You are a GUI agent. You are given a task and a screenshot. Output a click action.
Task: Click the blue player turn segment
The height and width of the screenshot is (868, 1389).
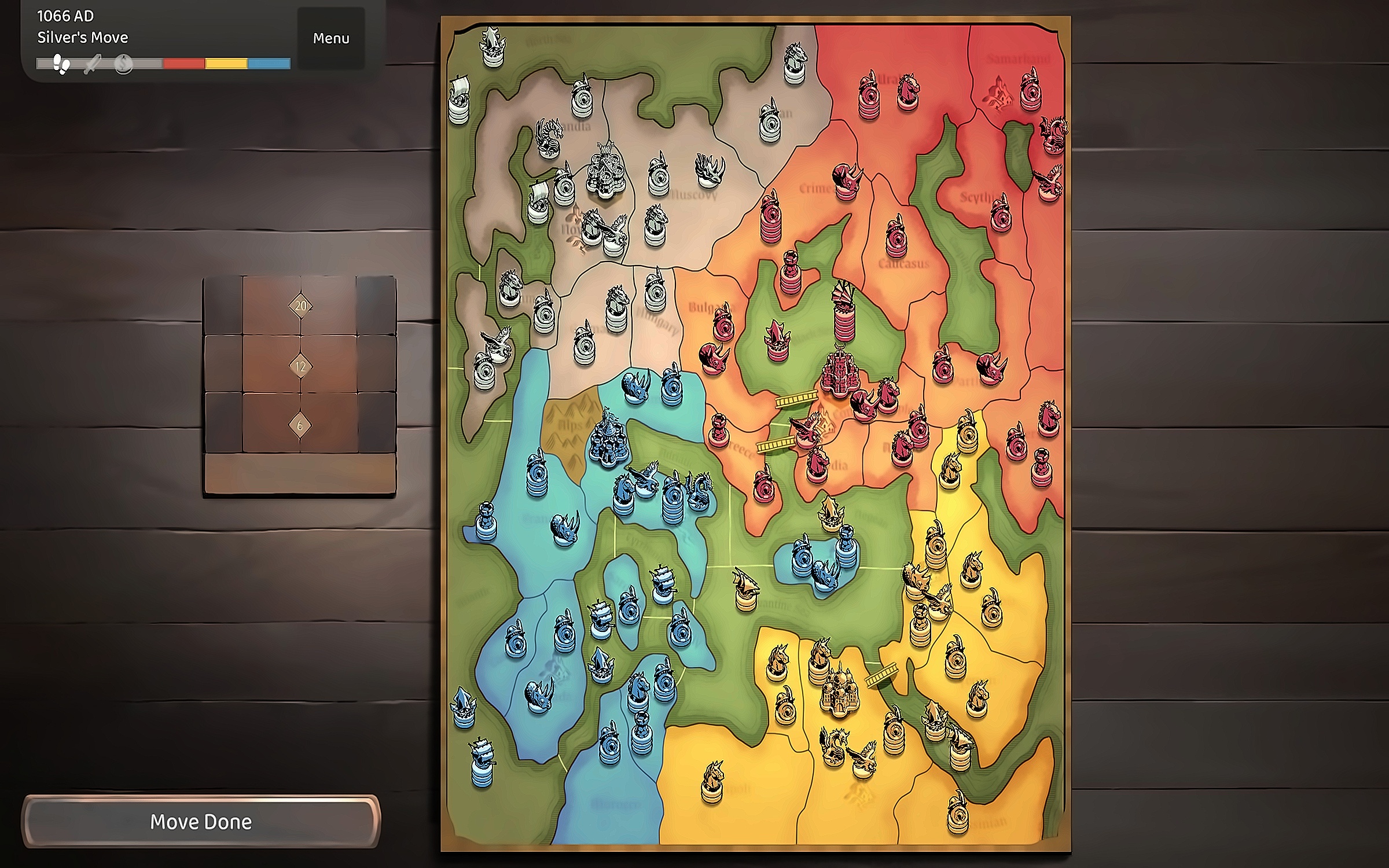click(x=269, y=64)
